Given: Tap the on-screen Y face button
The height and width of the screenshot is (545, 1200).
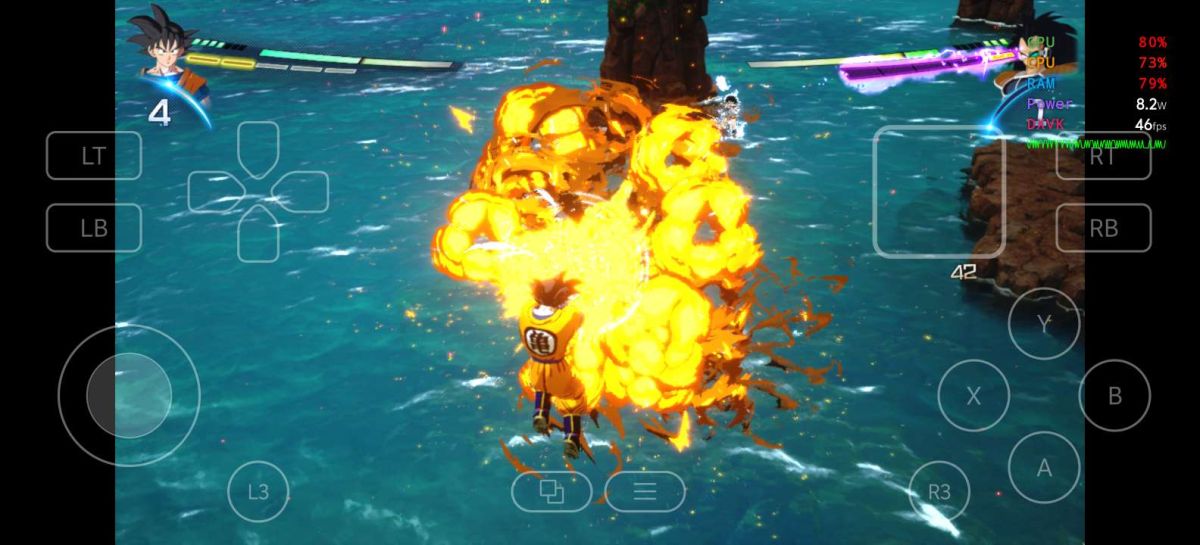Looking at the screenshot, I should pos(1044,324).
